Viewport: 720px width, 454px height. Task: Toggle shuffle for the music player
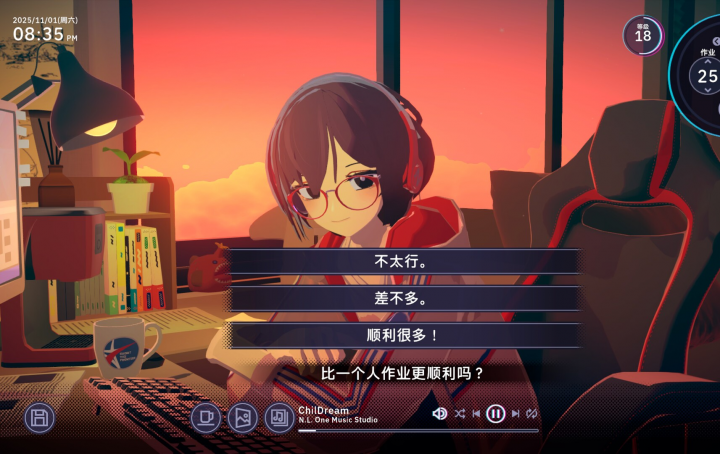click(x=459, y=413)
